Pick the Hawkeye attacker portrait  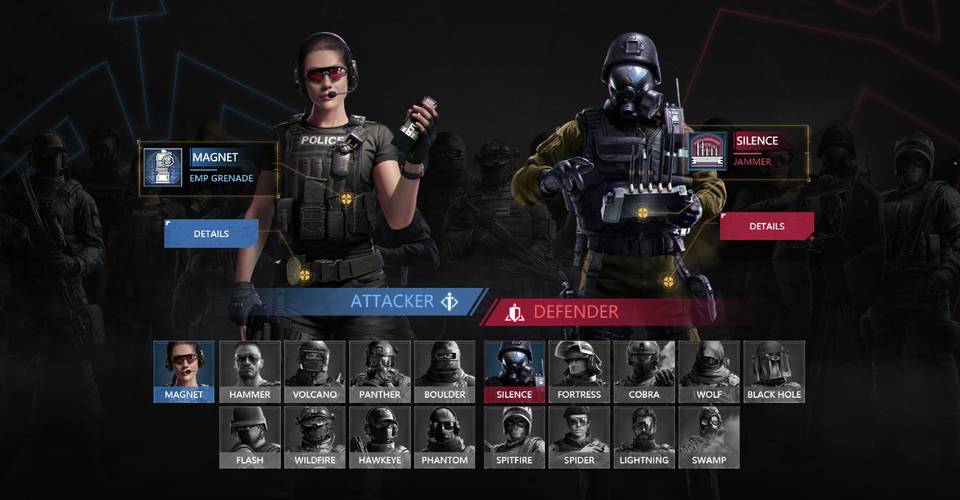click(x=380, y=437)
